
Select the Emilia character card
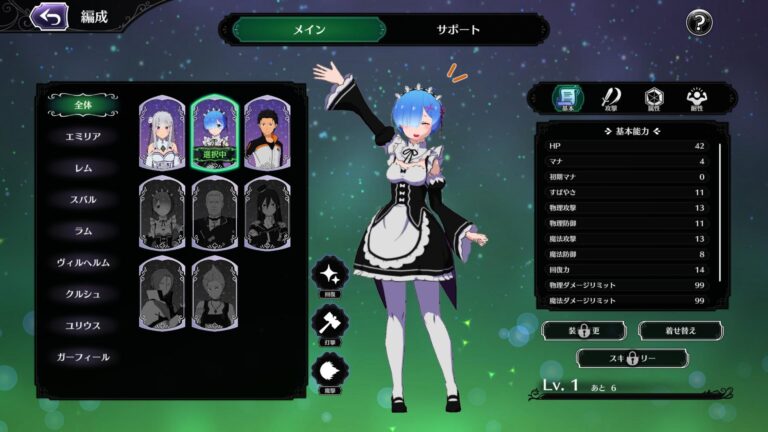coord(161,133)
